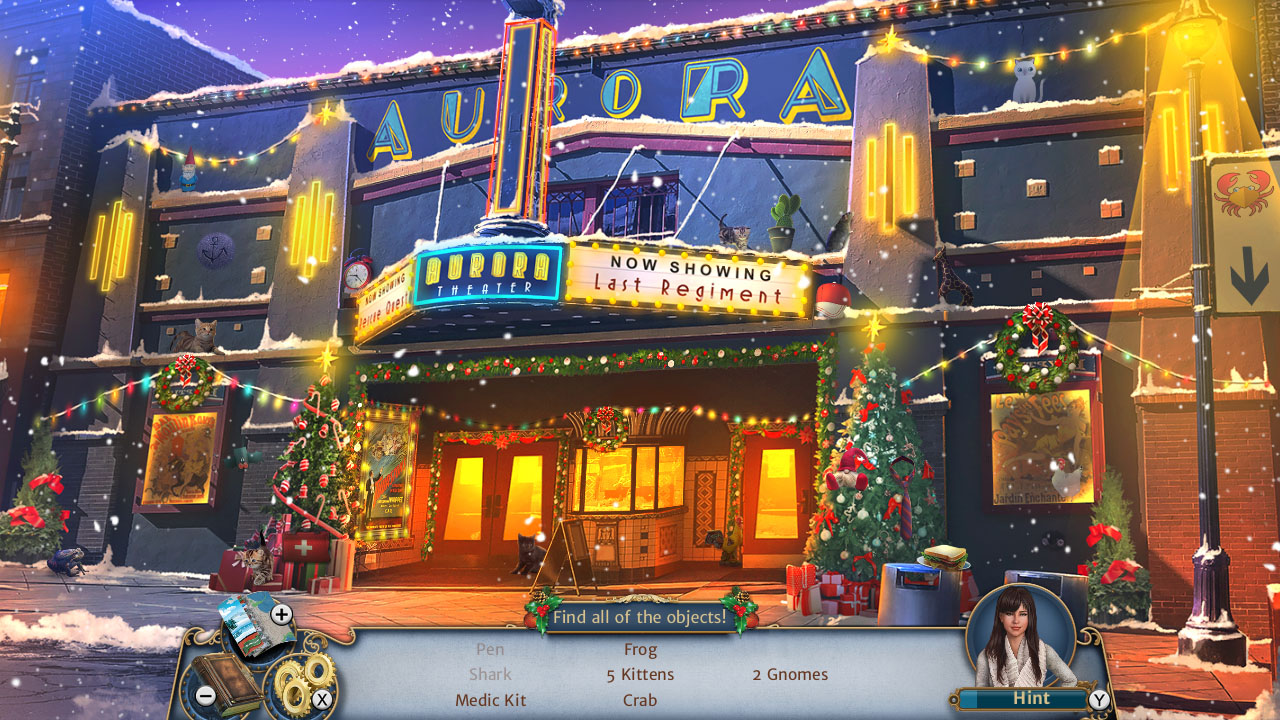Select 'Frog' in the object list

(x=640, y=649)
